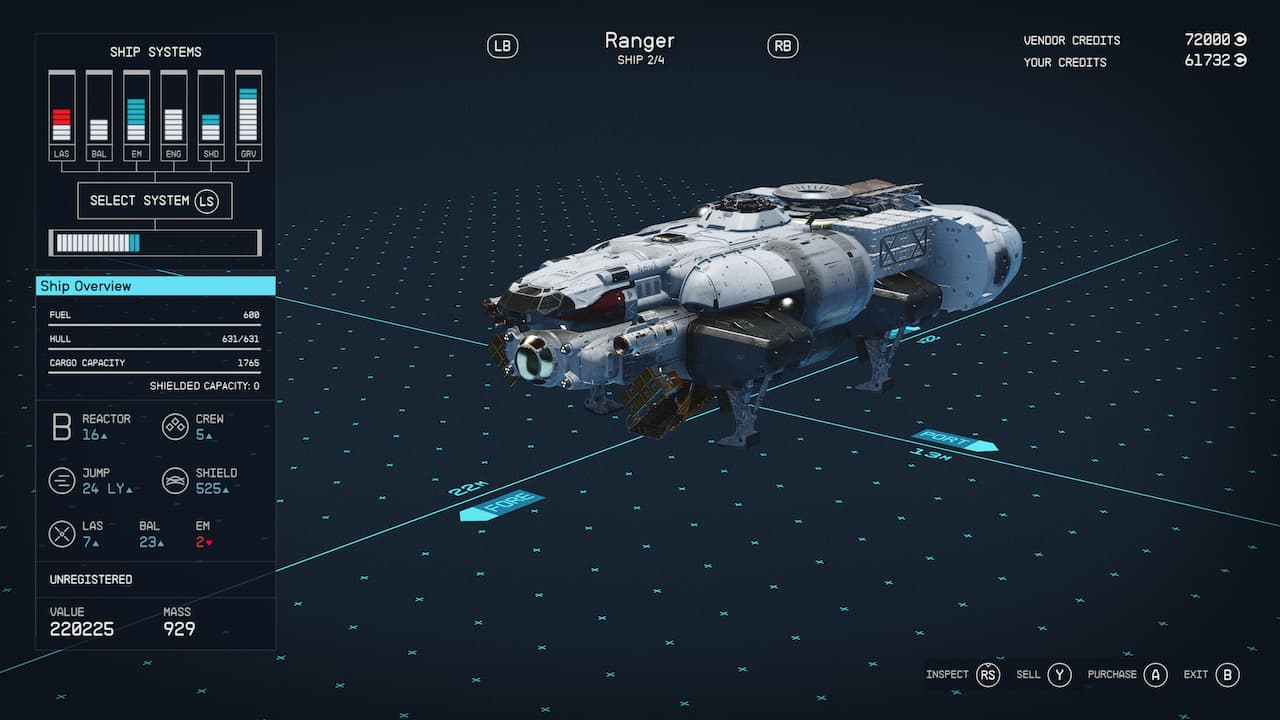1280x720 pixels.
Task: Click the Crew stat icon
Action: coord(175,426)
